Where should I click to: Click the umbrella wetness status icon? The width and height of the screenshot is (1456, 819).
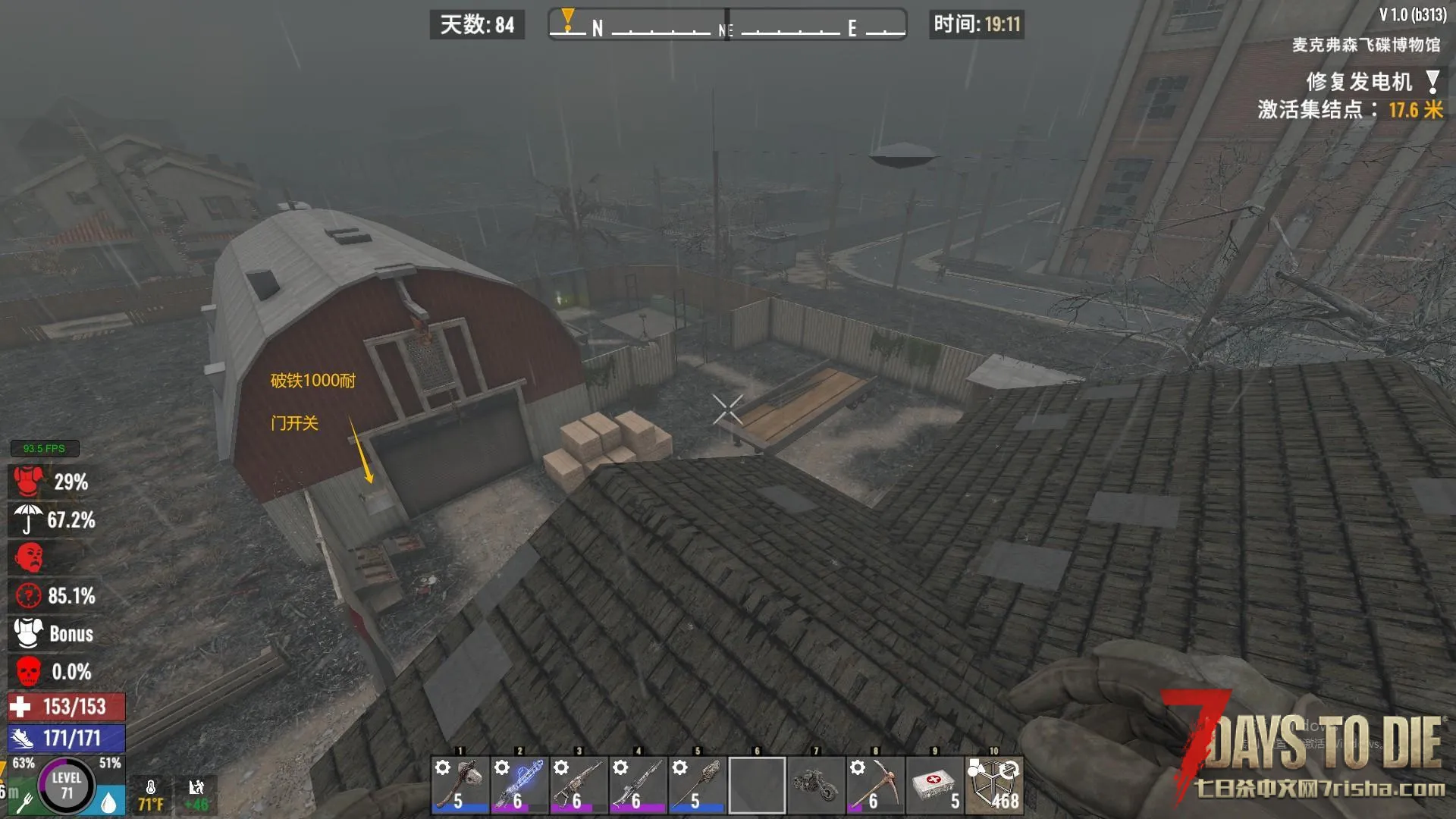click(29, 519)
